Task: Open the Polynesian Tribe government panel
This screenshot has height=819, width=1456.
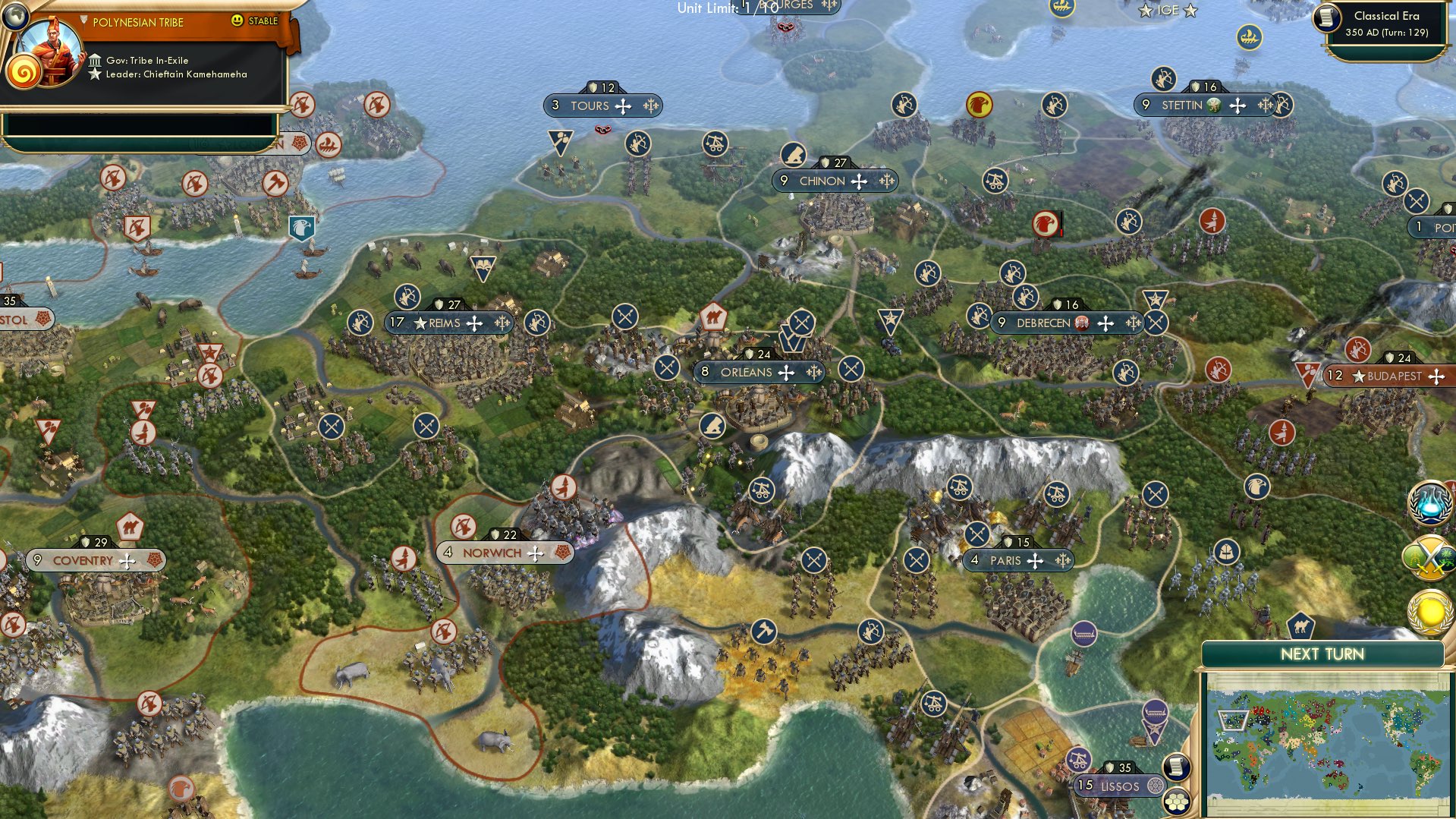Action: click(140, 59)
